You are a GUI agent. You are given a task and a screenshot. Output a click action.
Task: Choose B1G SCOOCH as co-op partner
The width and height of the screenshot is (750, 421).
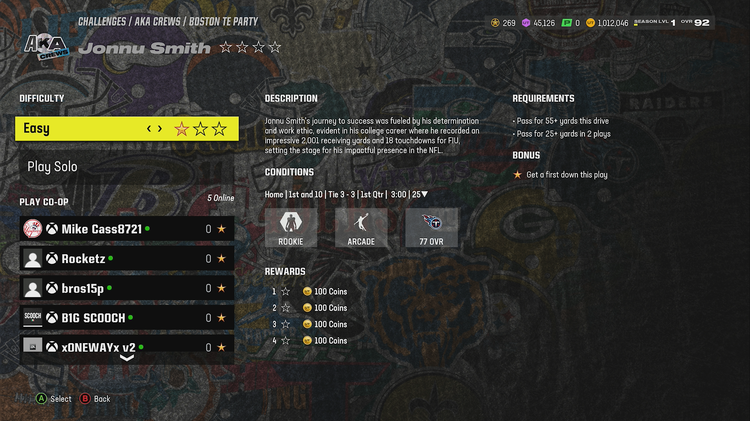[x=127, y=318]
